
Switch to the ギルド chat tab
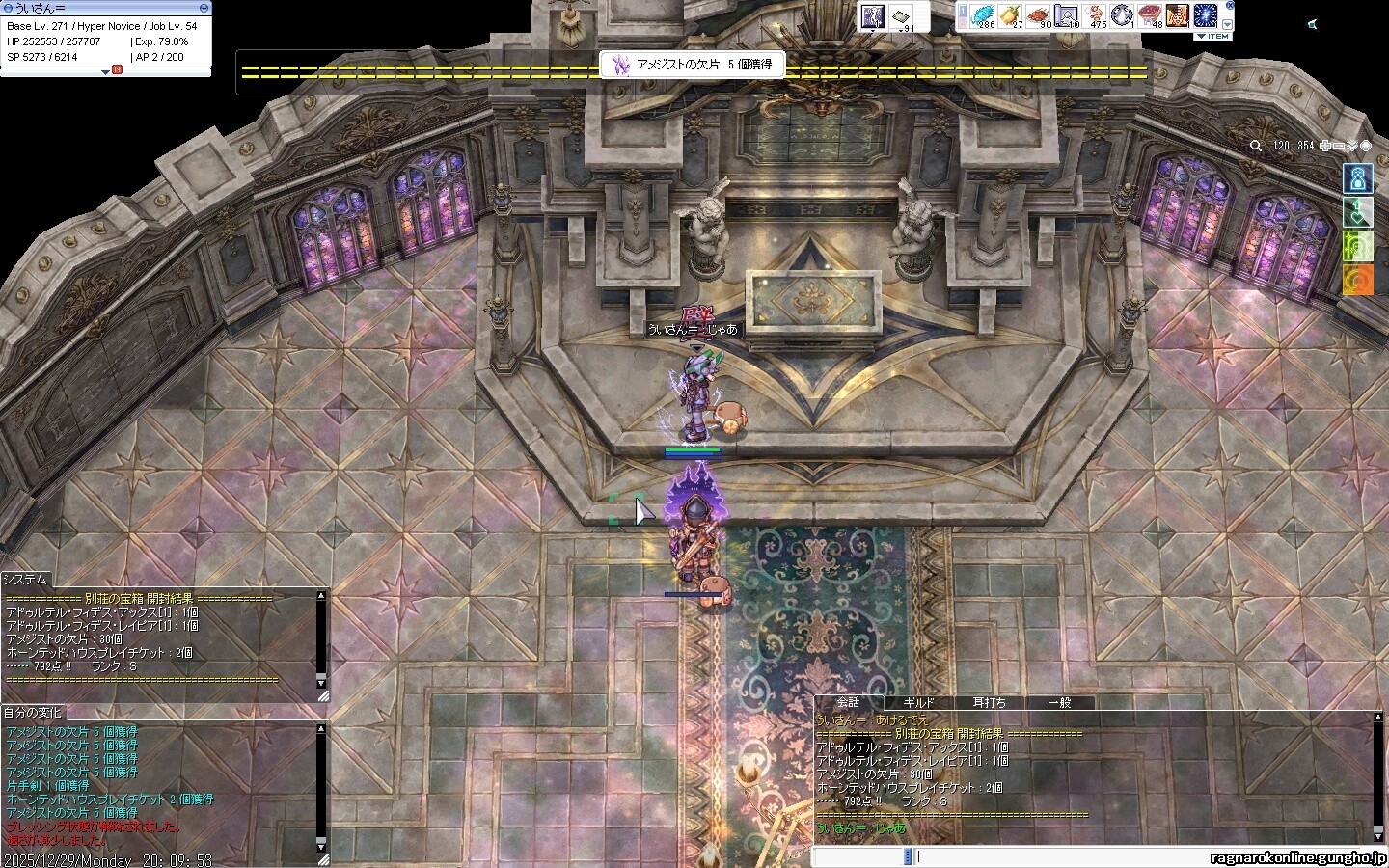[x=918, y=702]
